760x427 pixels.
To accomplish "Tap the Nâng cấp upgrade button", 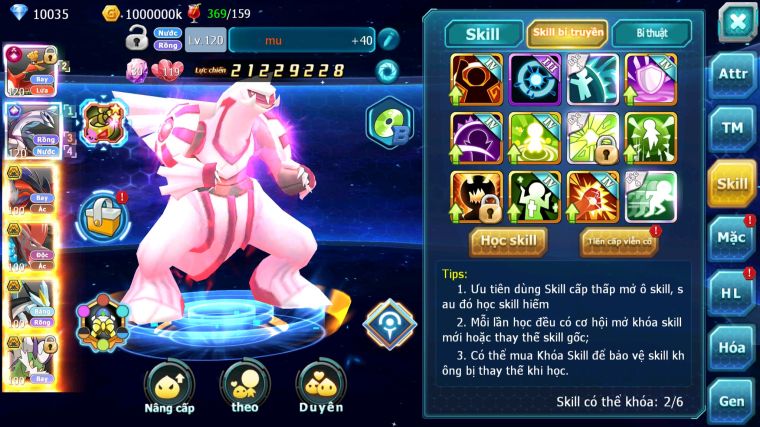I will coord(169,386).
